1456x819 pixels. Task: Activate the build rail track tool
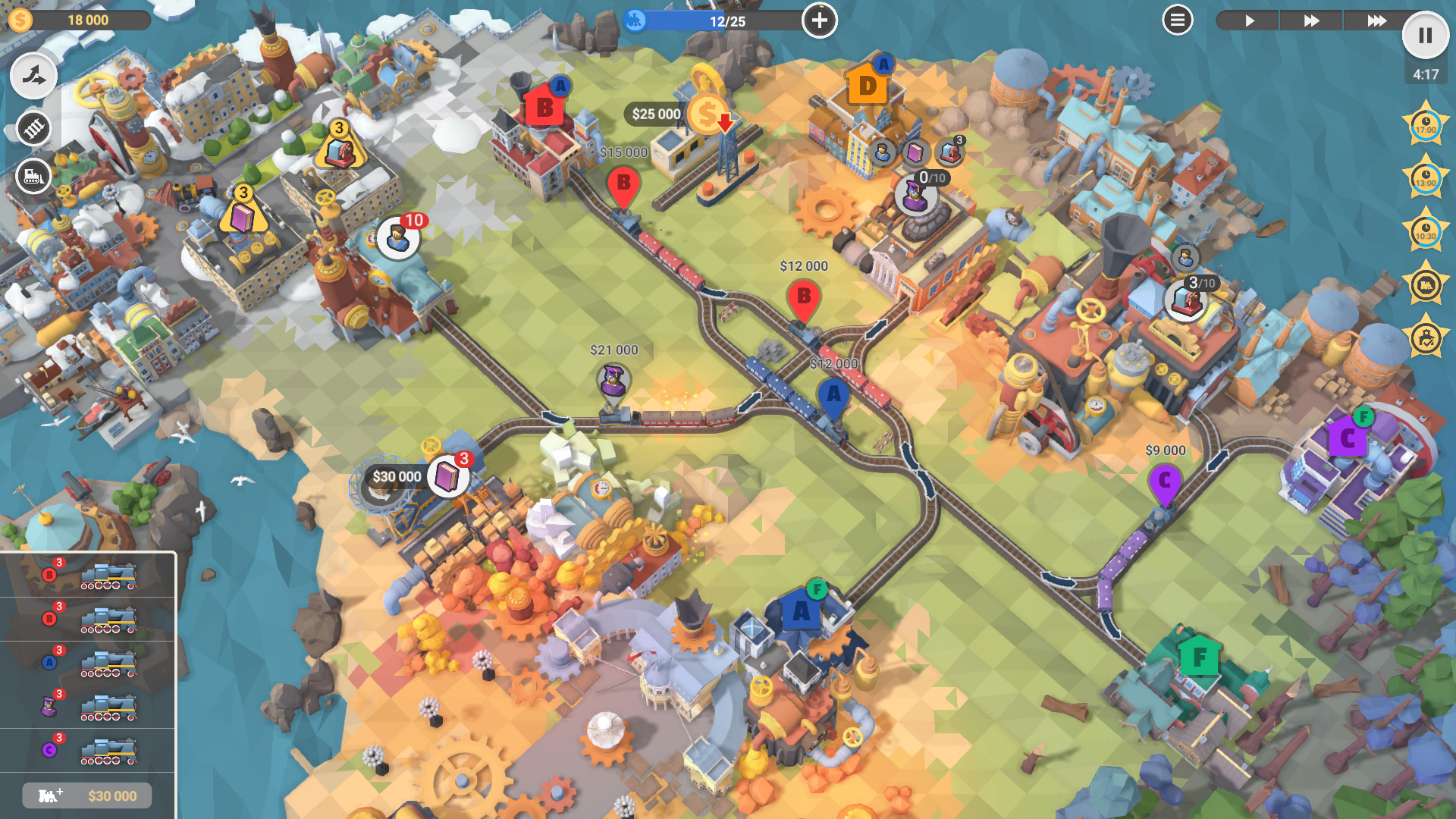pyautogui.click(x=33, y=128)
